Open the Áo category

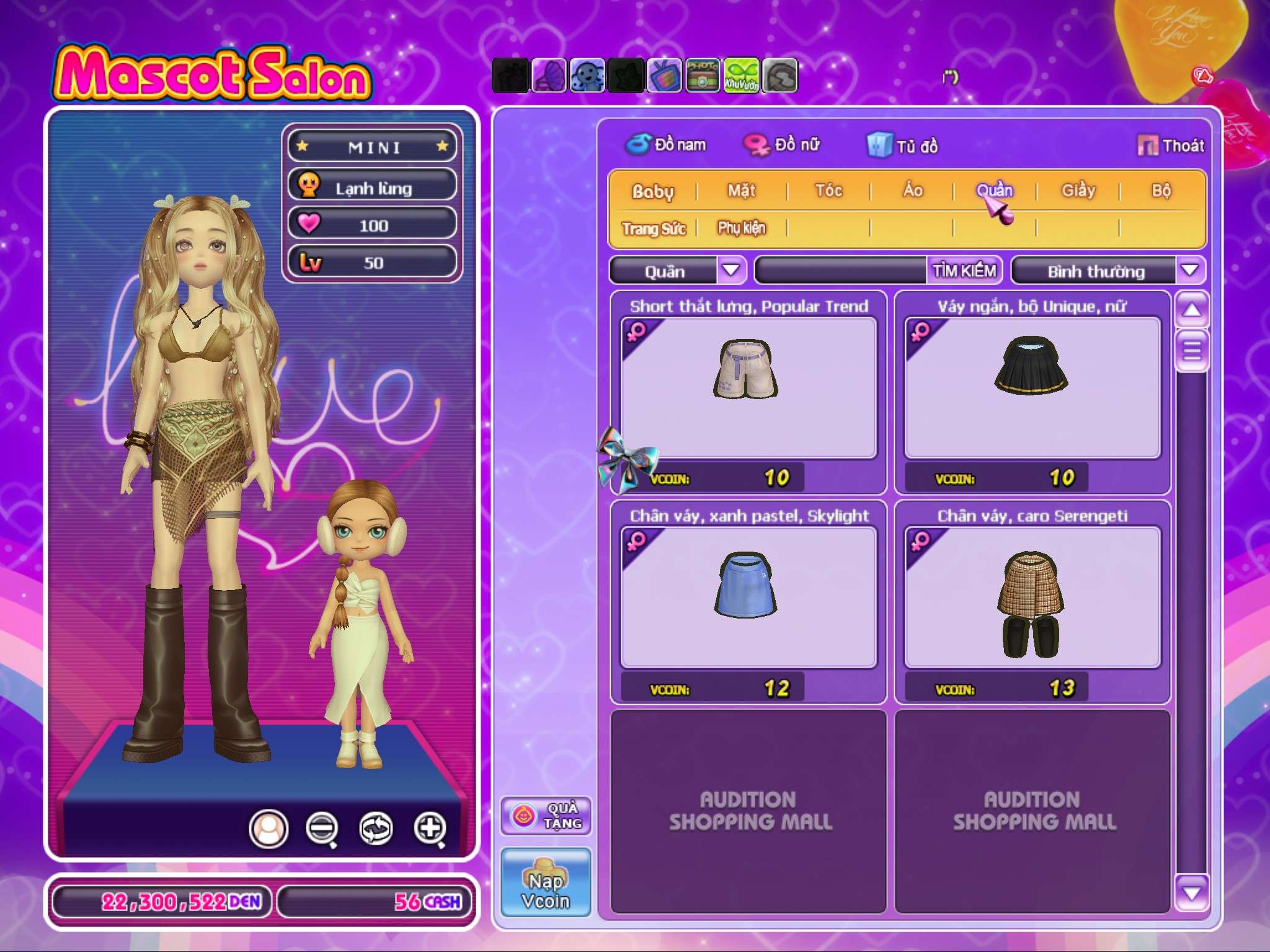pos(913,191)
